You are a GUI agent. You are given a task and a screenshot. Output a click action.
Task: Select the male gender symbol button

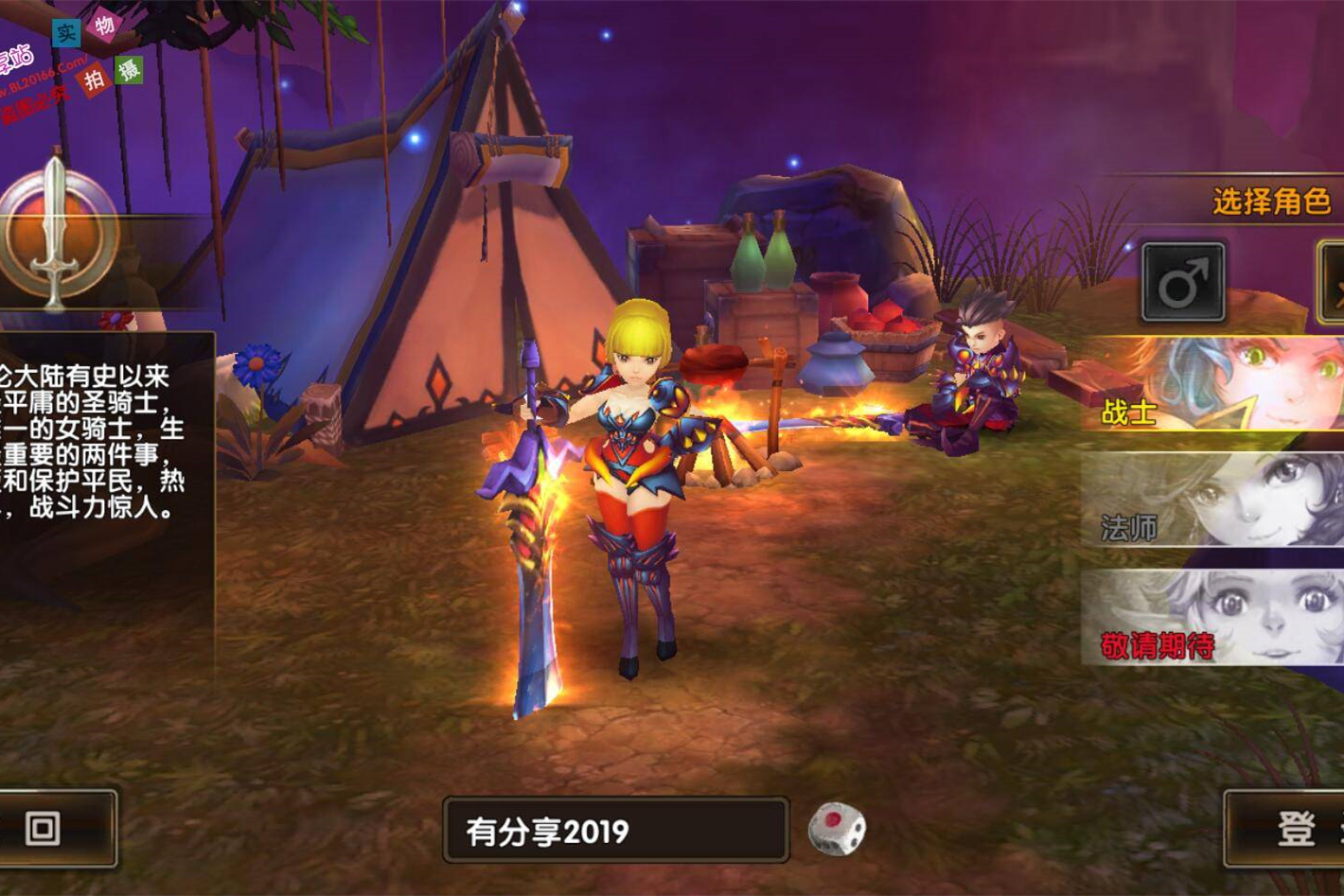pyautogui.click(x=1183, y=282)
